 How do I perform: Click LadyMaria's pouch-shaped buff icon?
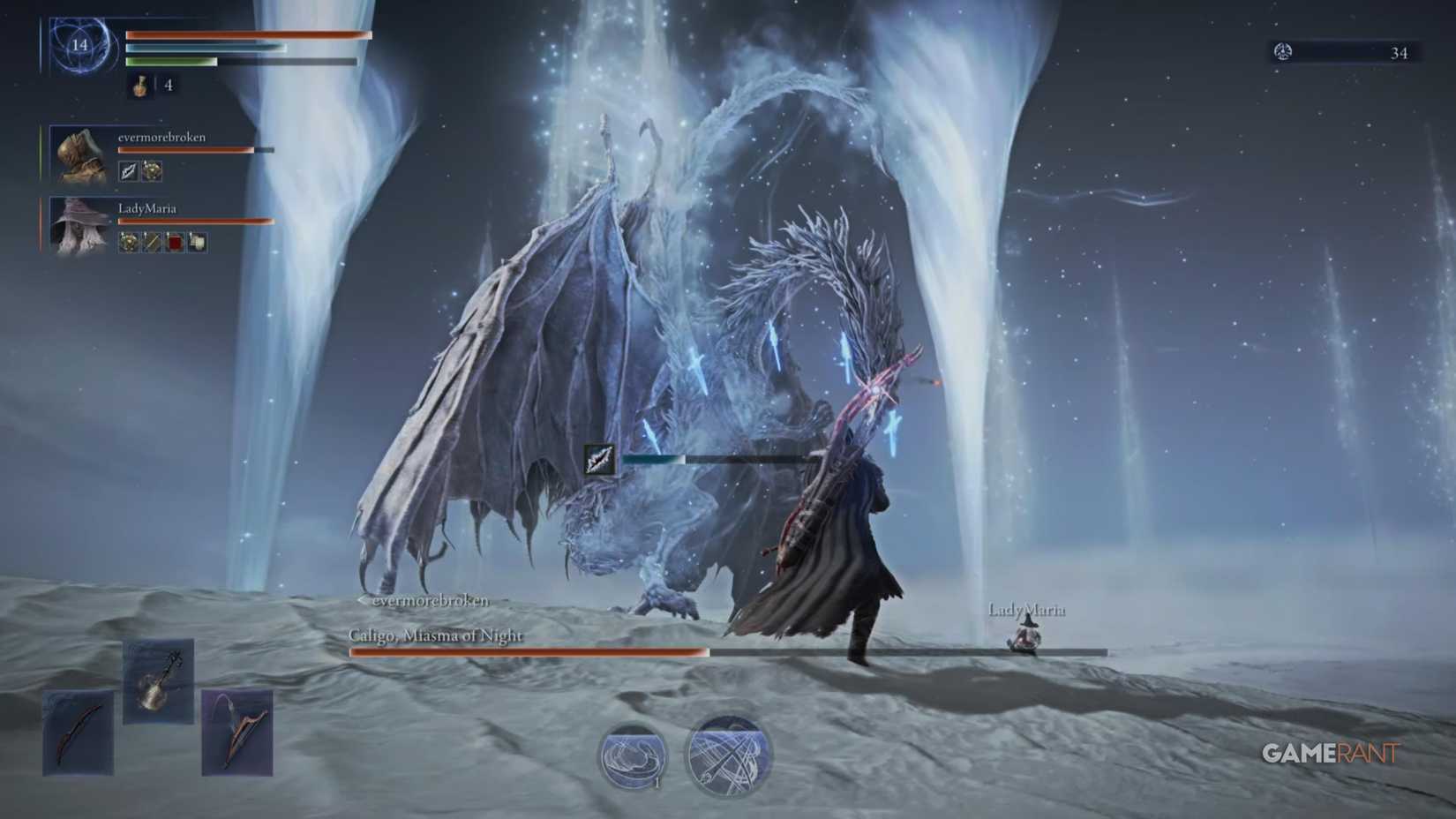pos(198,242)
